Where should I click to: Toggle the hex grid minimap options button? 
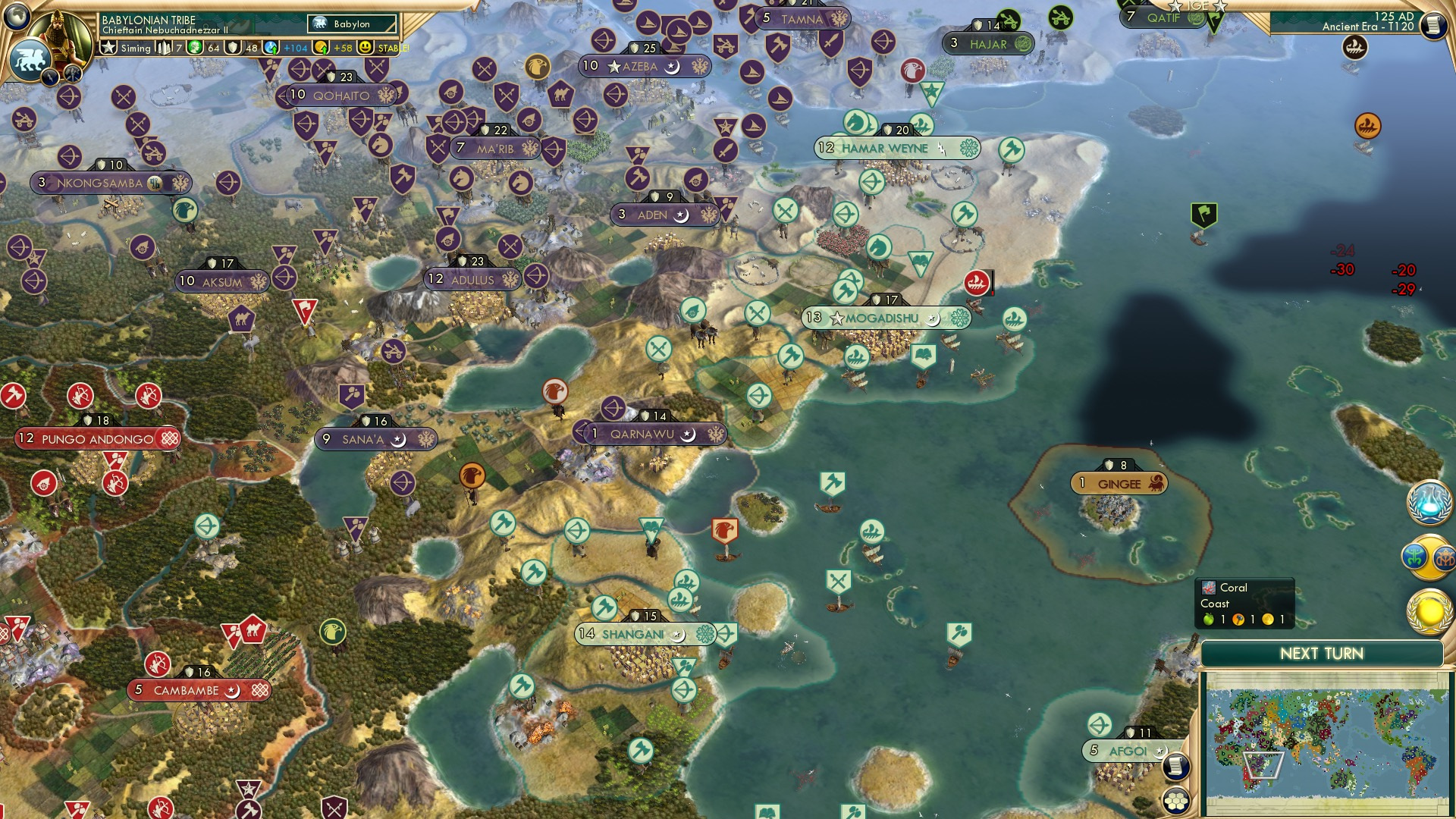(x=1175, y=801)
